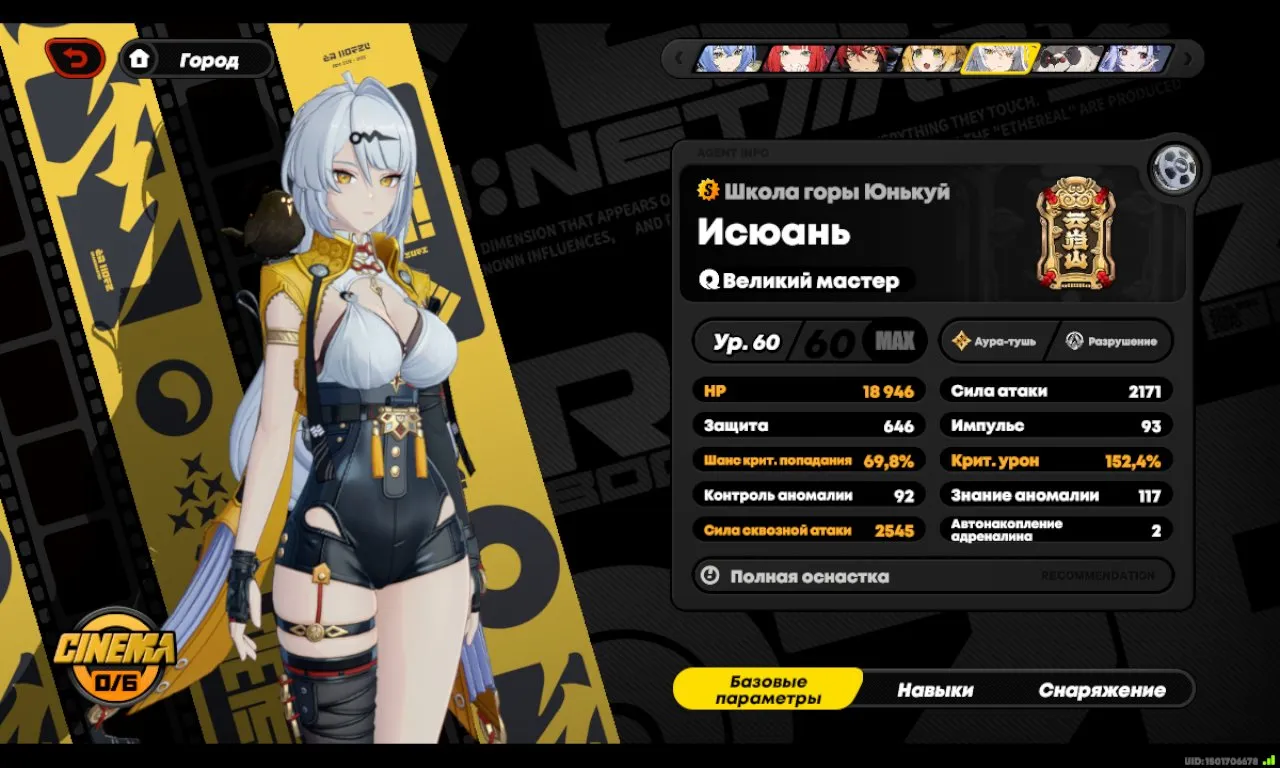
Task: Click the red back arrow icon top-left
Action: pyautogui.click(x=78, y=58)
